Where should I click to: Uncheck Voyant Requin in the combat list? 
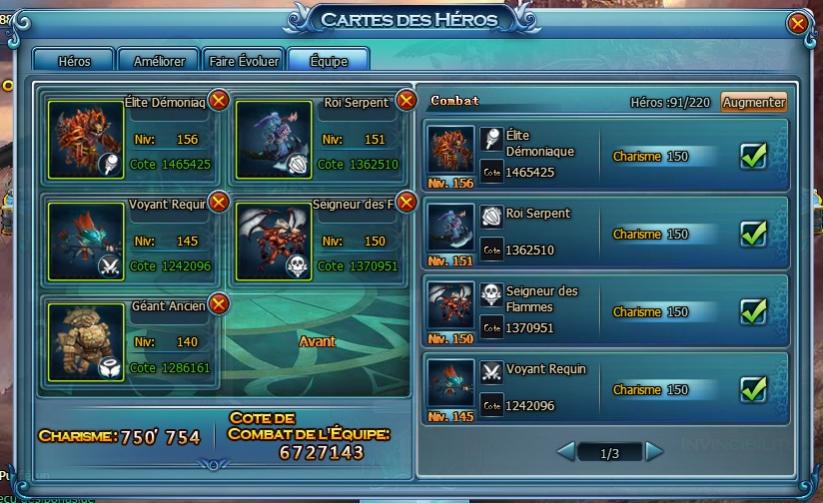753,388
